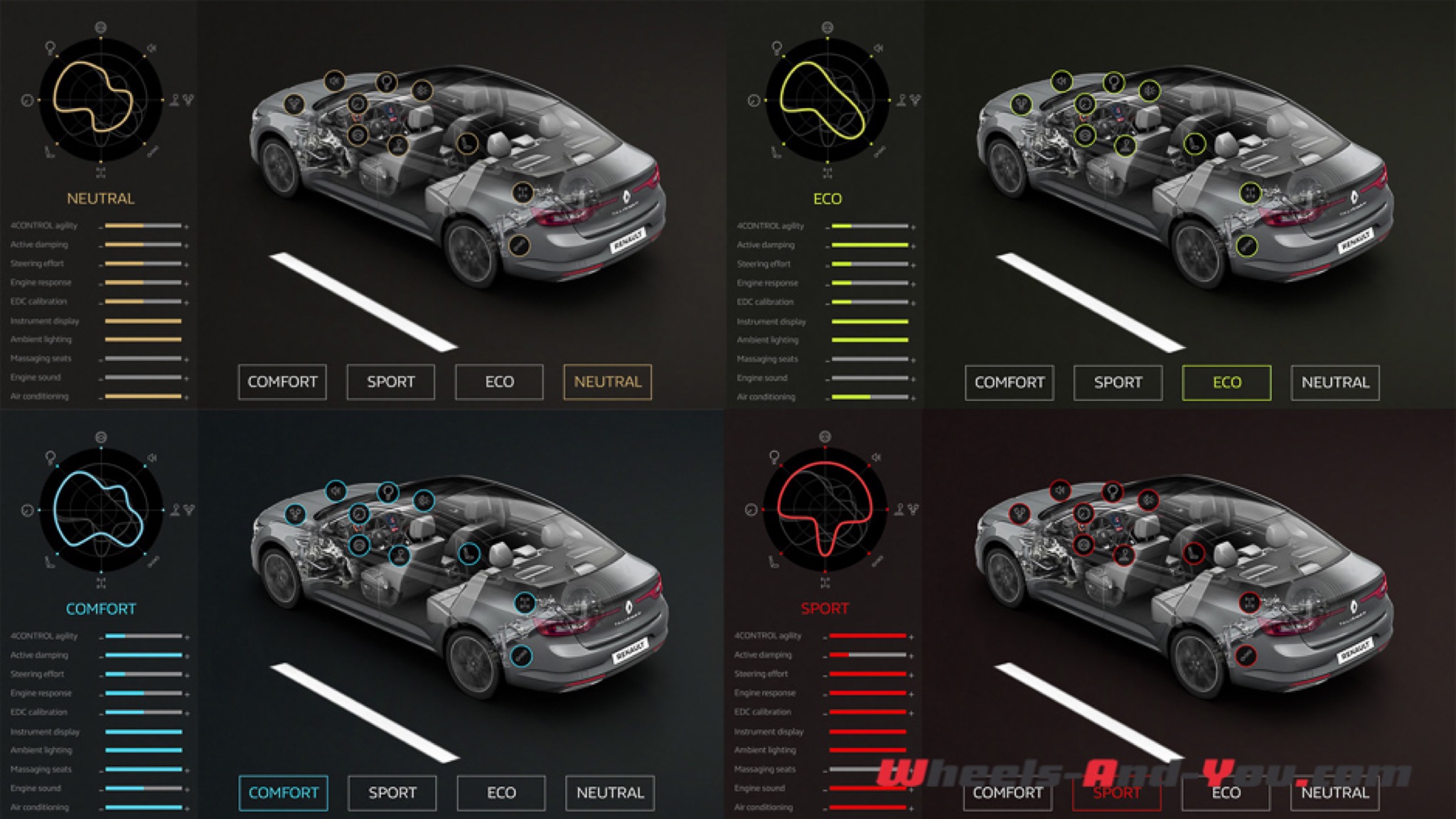Increase 4CONTROL agility with plus in NEUTRAL panel
This screenshot has height=819, width=1456.
click(x=186, y=227)
